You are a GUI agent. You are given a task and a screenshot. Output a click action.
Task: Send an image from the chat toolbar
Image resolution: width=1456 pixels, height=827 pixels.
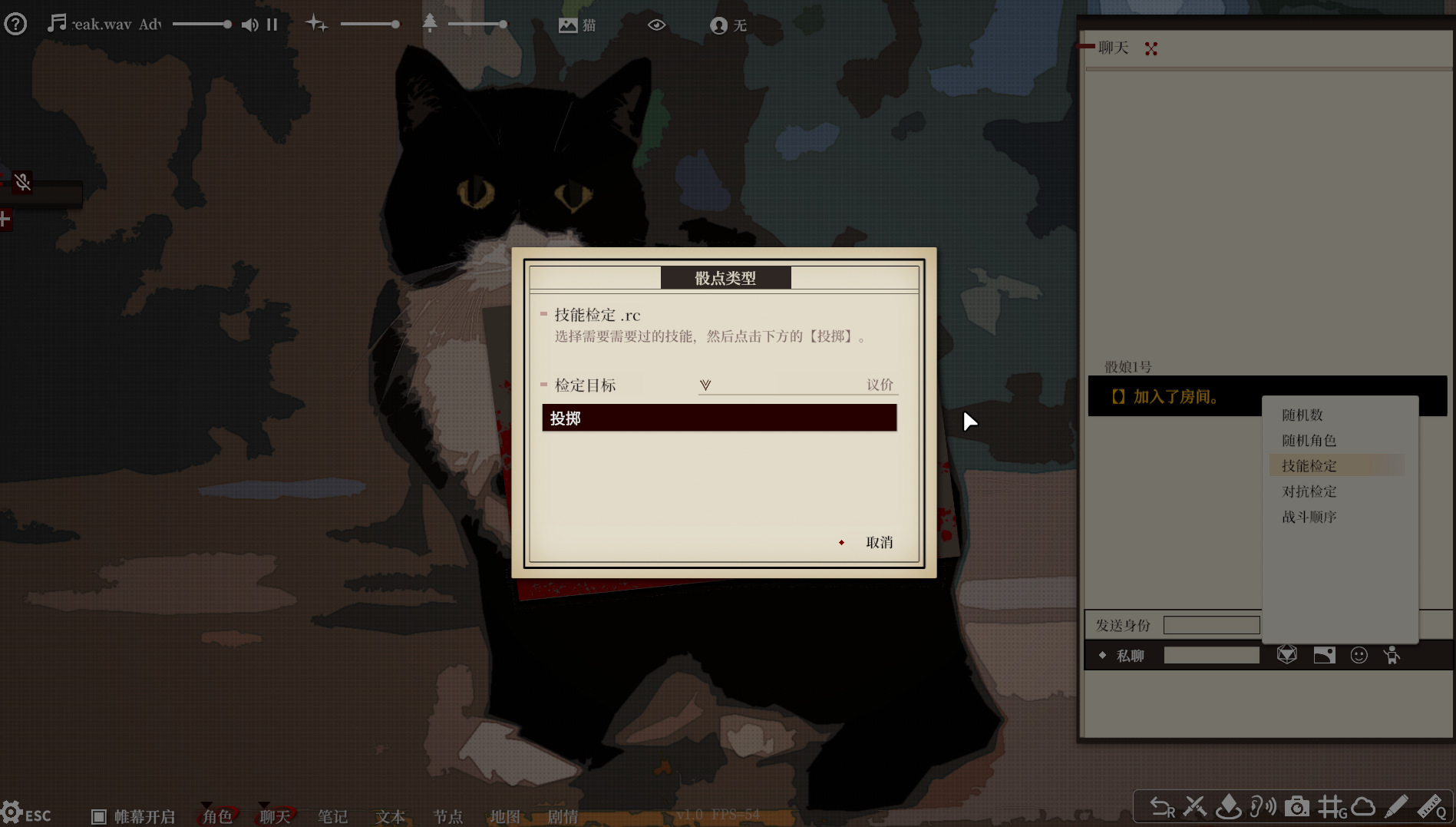click(1324, 654)
